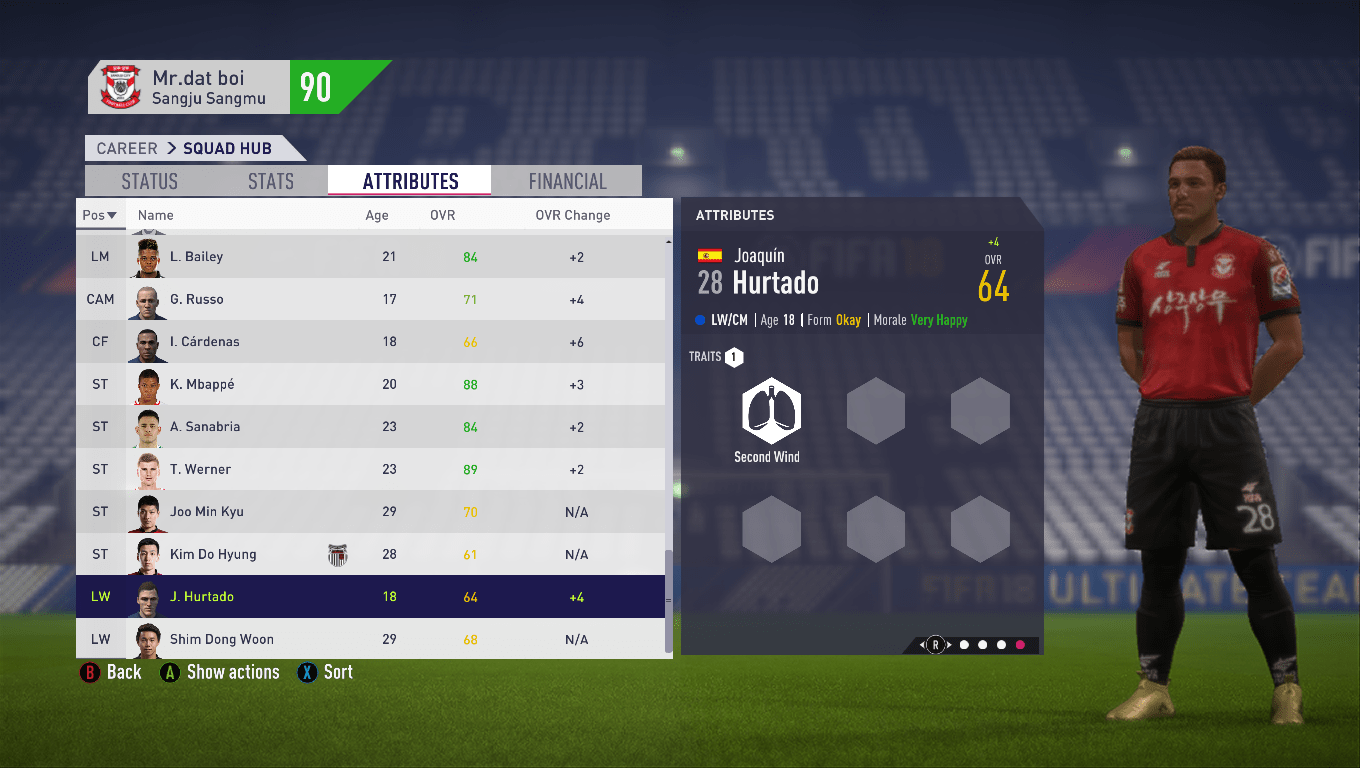1360x768 pixels.
Task: Click the club badge beside Kim Do Hyung
Action: pos(337,554)
